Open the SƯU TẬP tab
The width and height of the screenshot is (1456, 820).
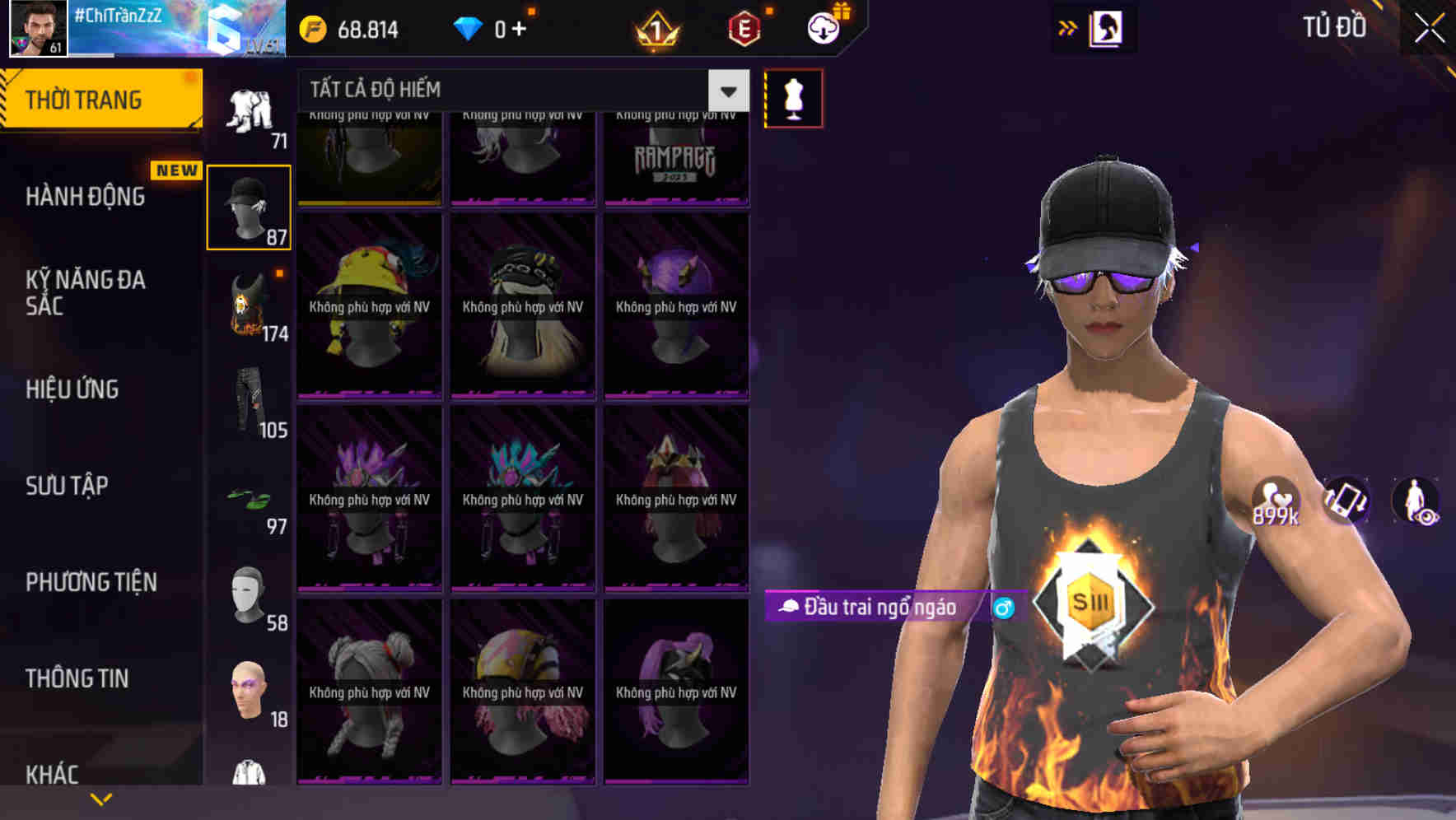click(x=66, y=486)
